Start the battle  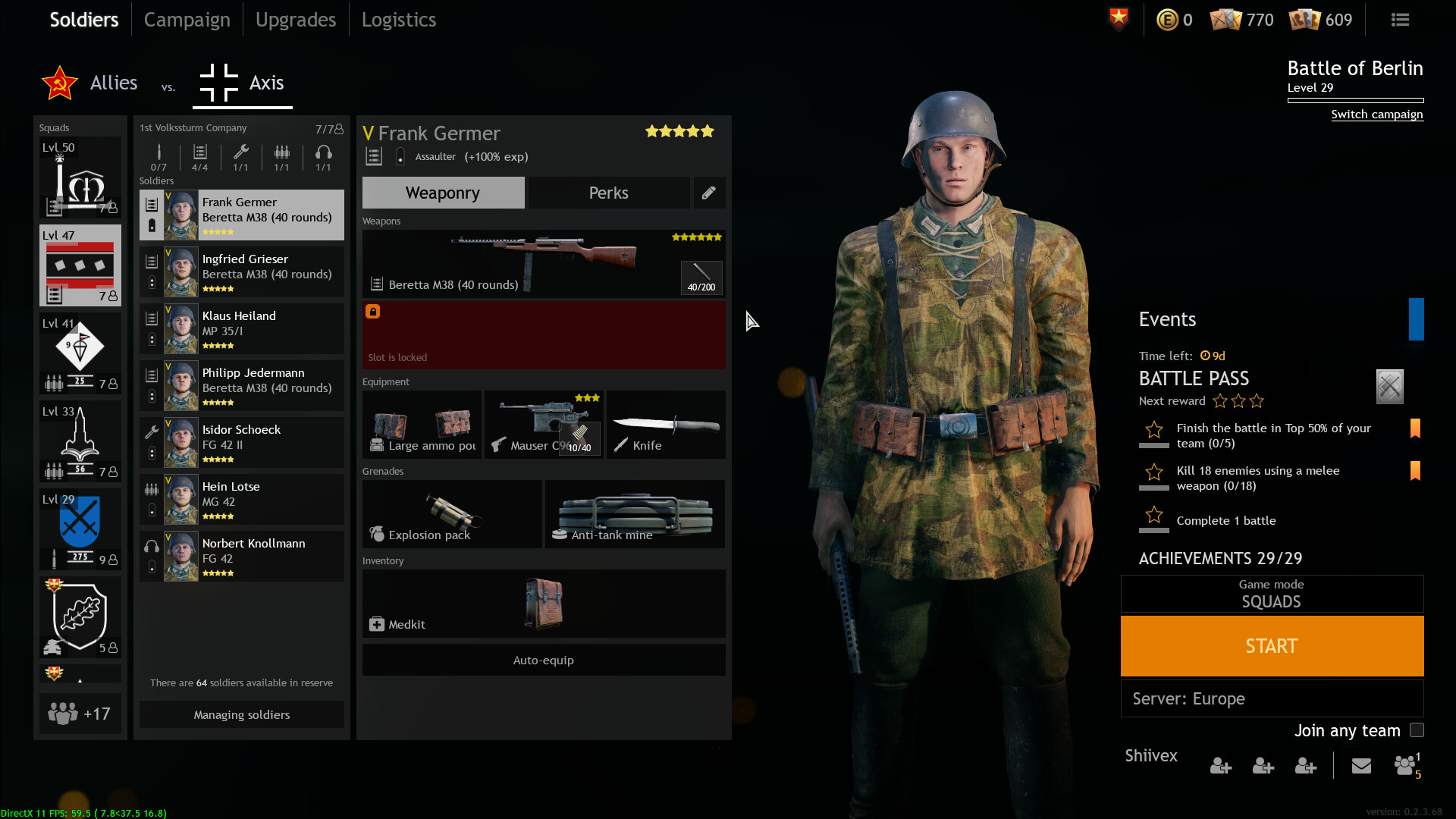click(x=1272, y=646)
